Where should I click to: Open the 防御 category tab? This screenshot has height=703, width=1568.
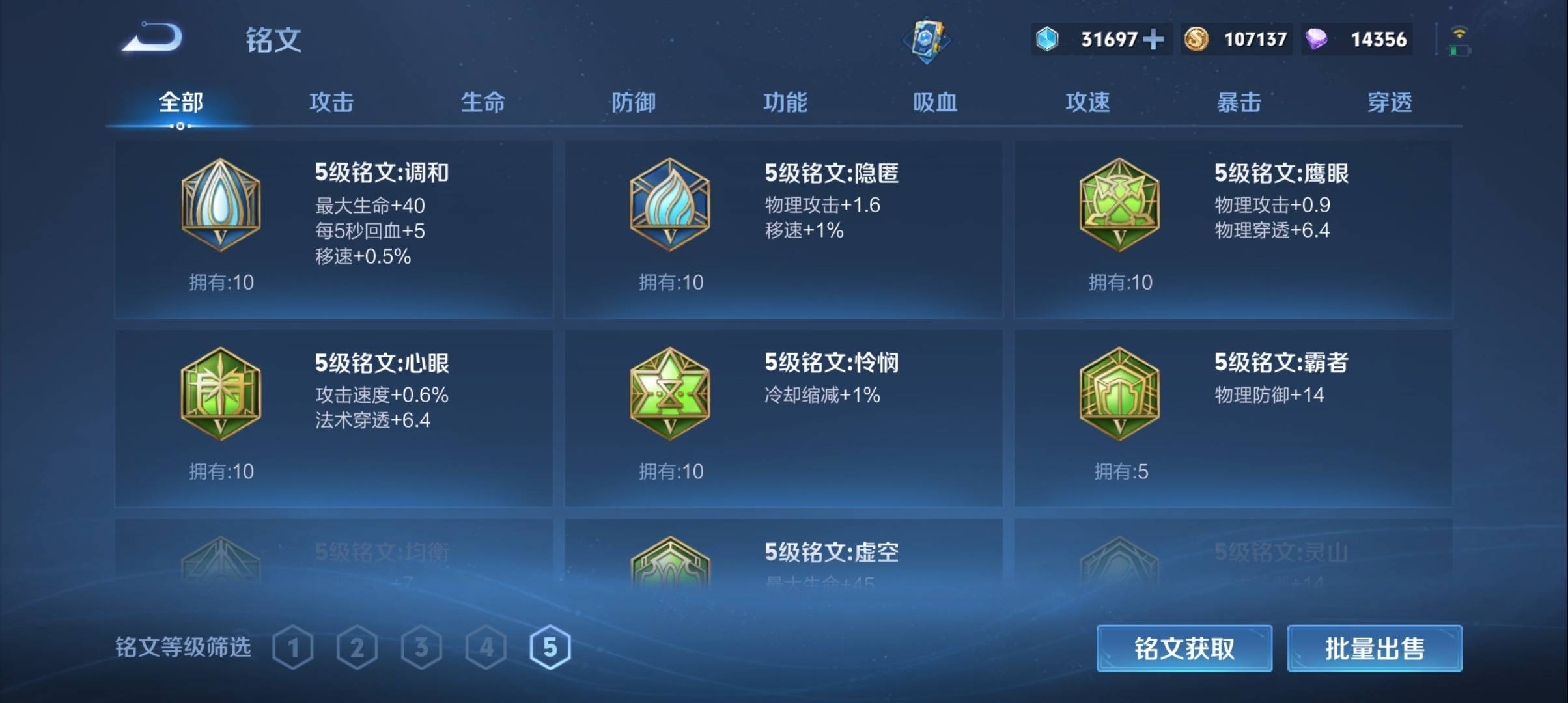coord(633,102)
